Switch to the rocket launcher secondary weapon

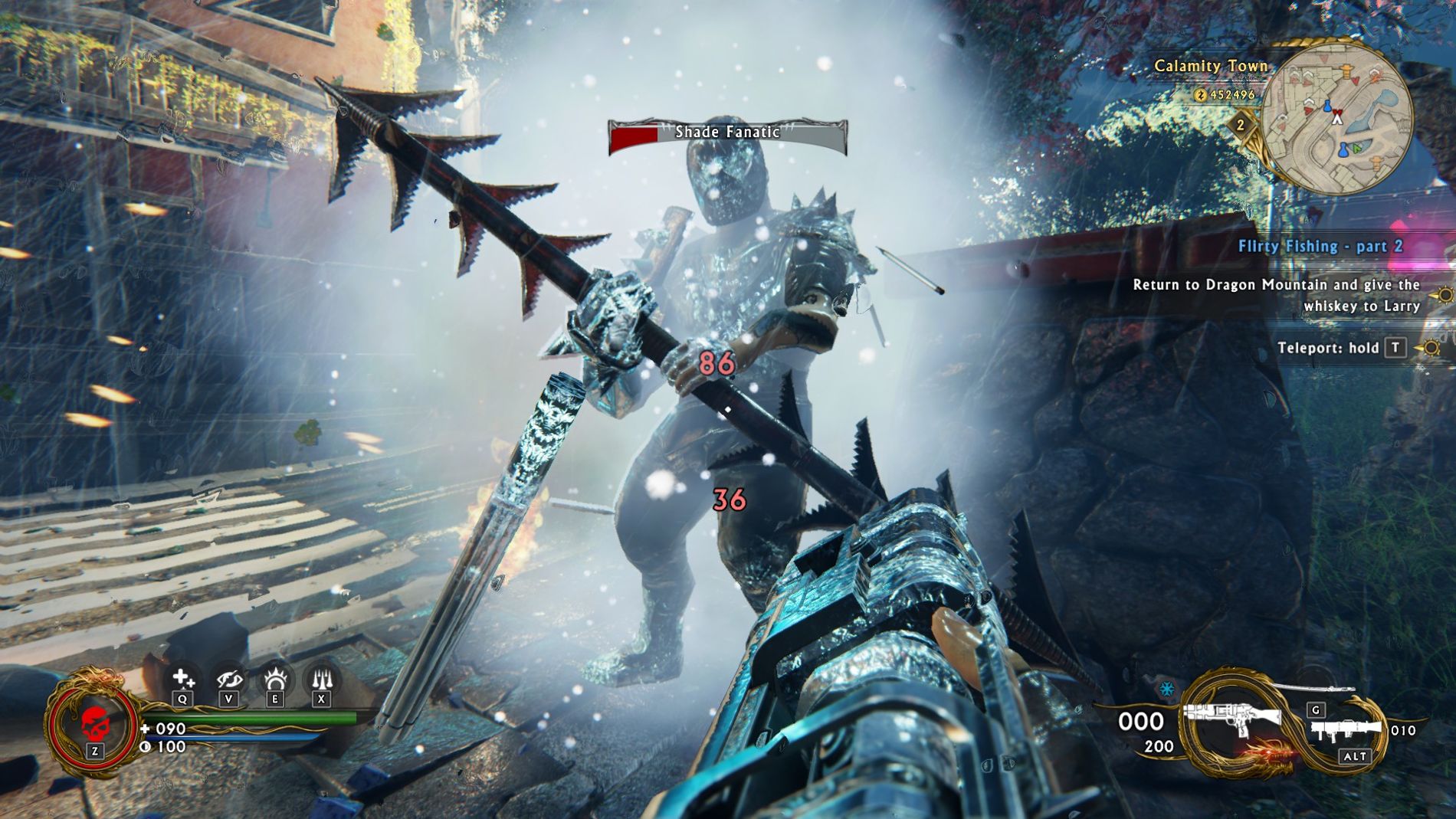pyautogui.click(x=1346, y=731)
